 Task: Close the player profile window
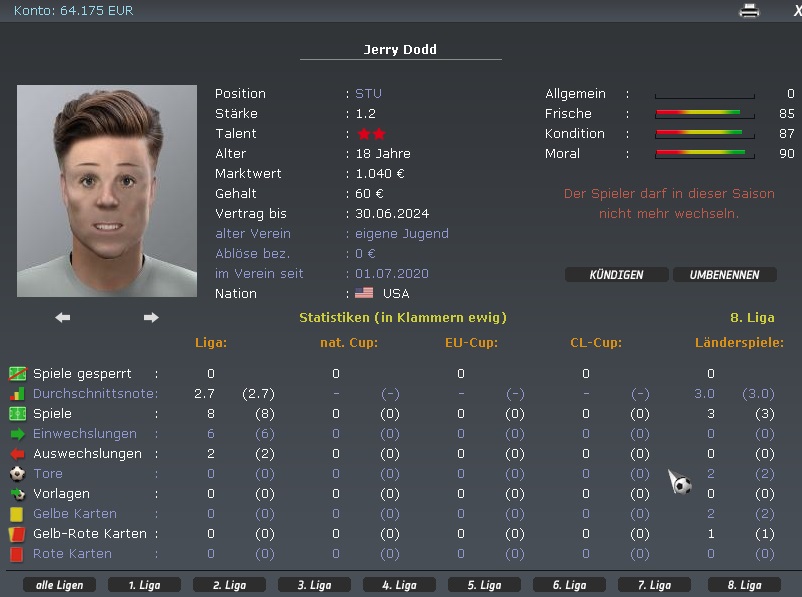pos(796,11)
